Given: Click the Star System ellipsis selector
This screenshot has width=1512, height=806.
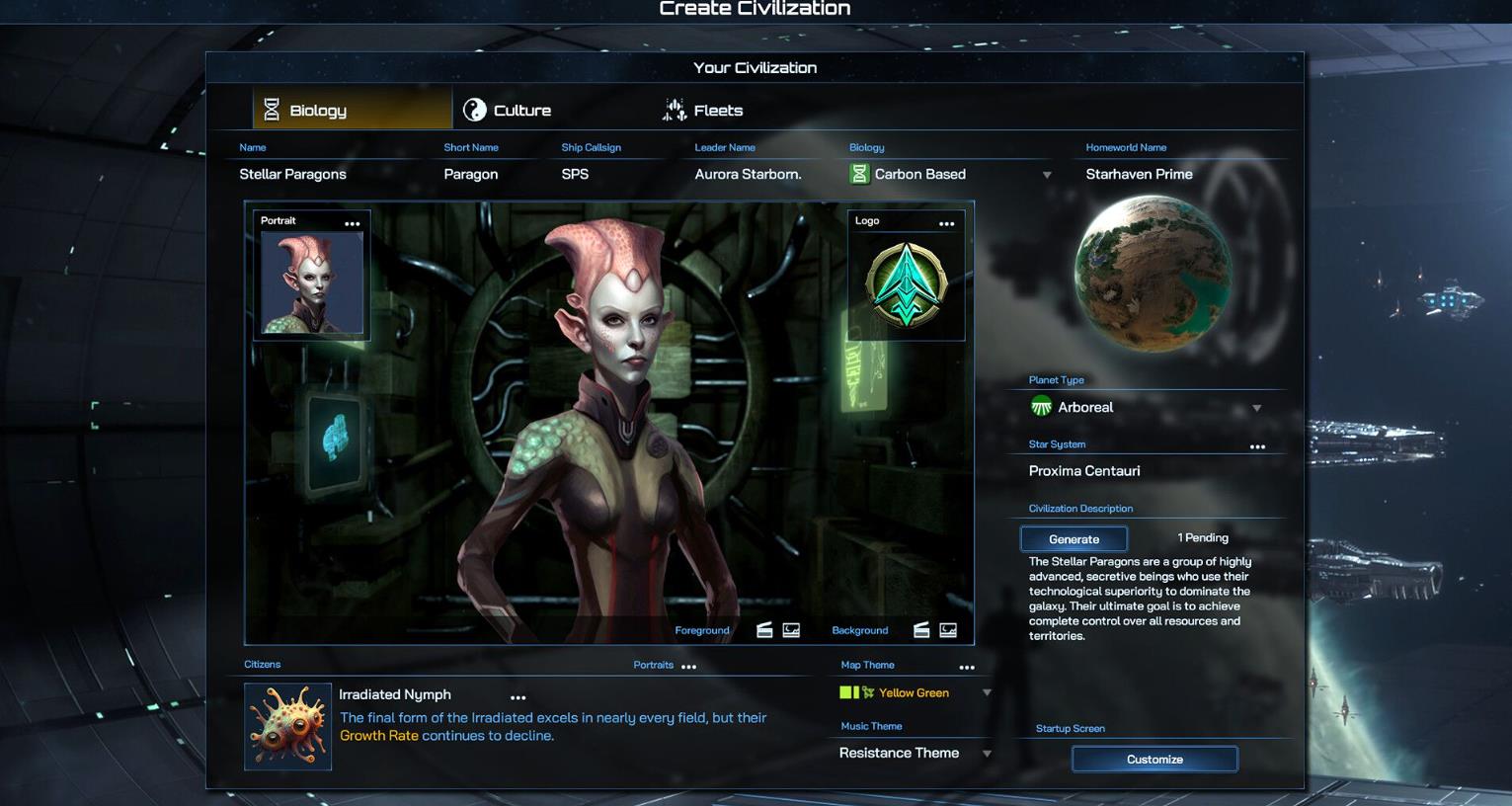Looking at the screenshot, I should pos(1256,445).
